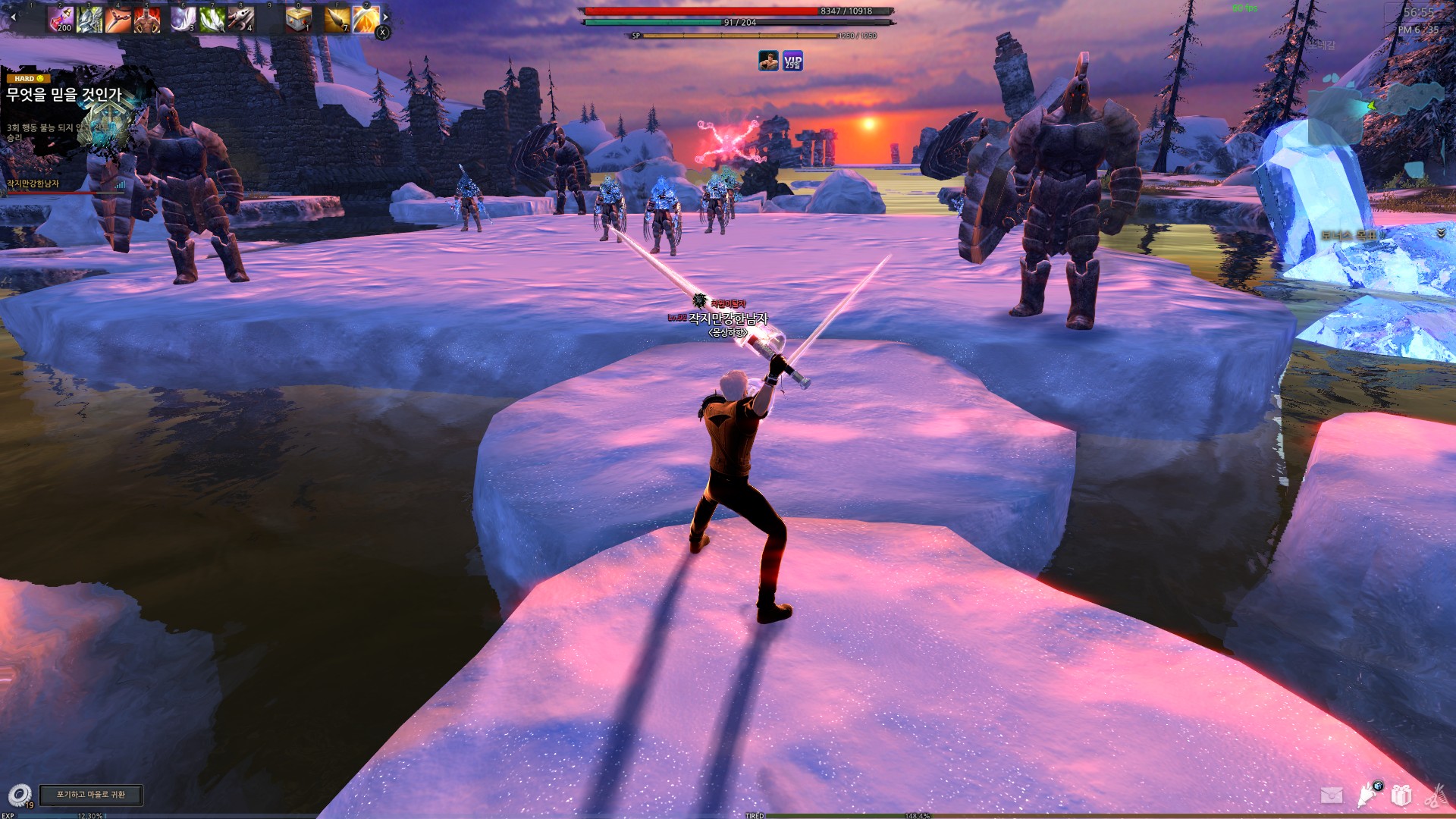This screenshot has height=819, width=1456.
Task: Activate the chained hook blade slot
Action: click(118, 20)
